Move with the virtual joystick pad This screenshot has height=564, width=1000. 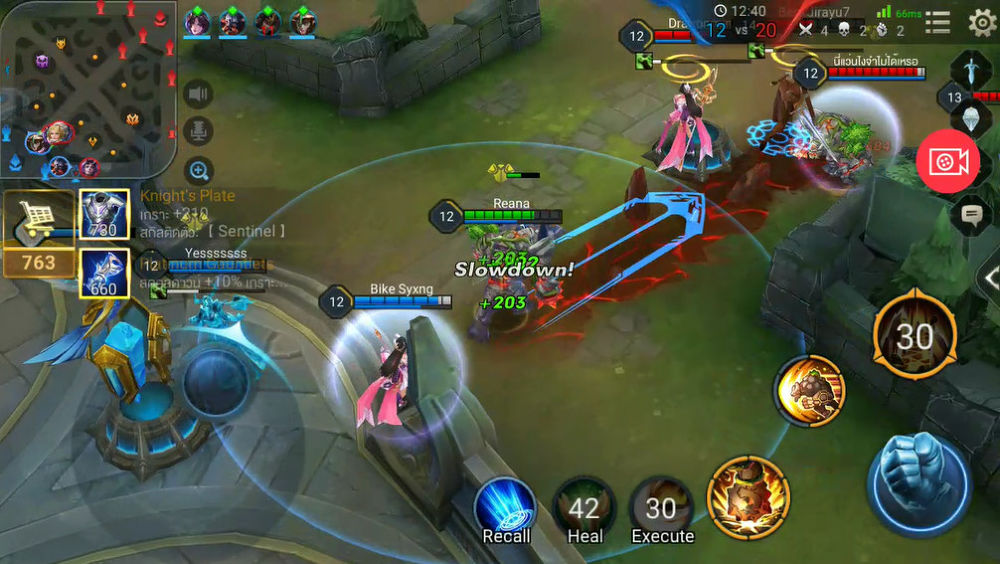tap(213, 382)
